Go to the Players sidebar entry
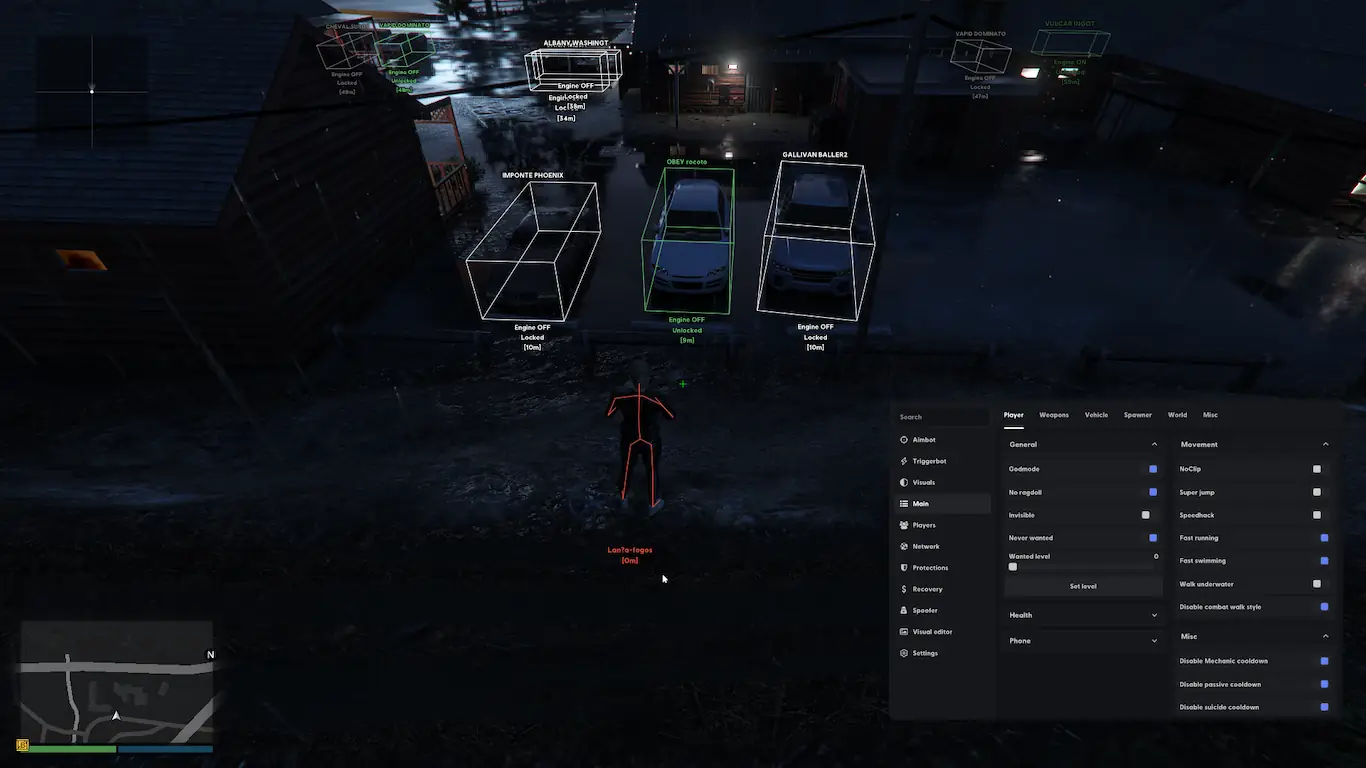 tap(923, 525)
